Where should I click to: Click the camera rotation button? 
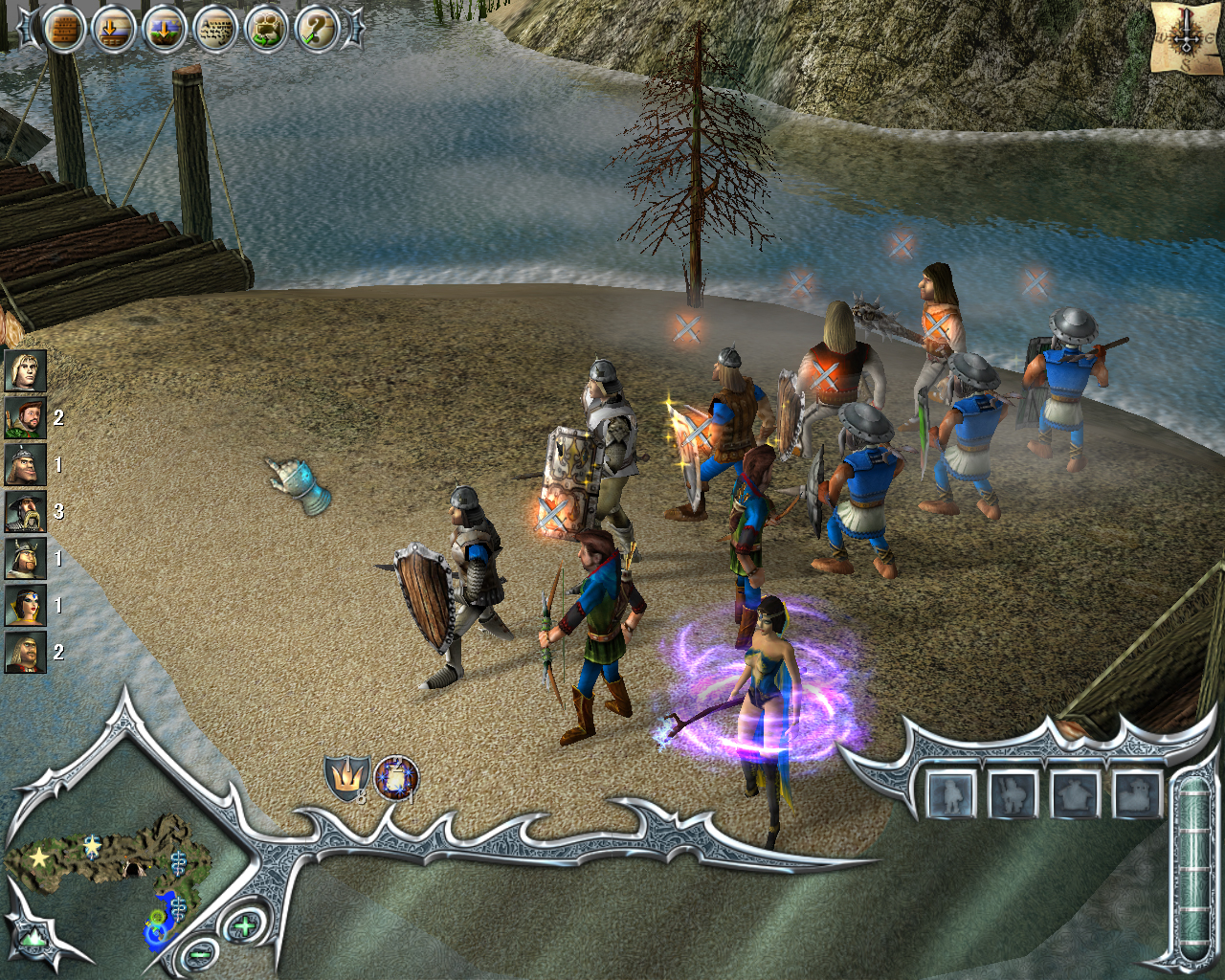click(x=266, y=30)
